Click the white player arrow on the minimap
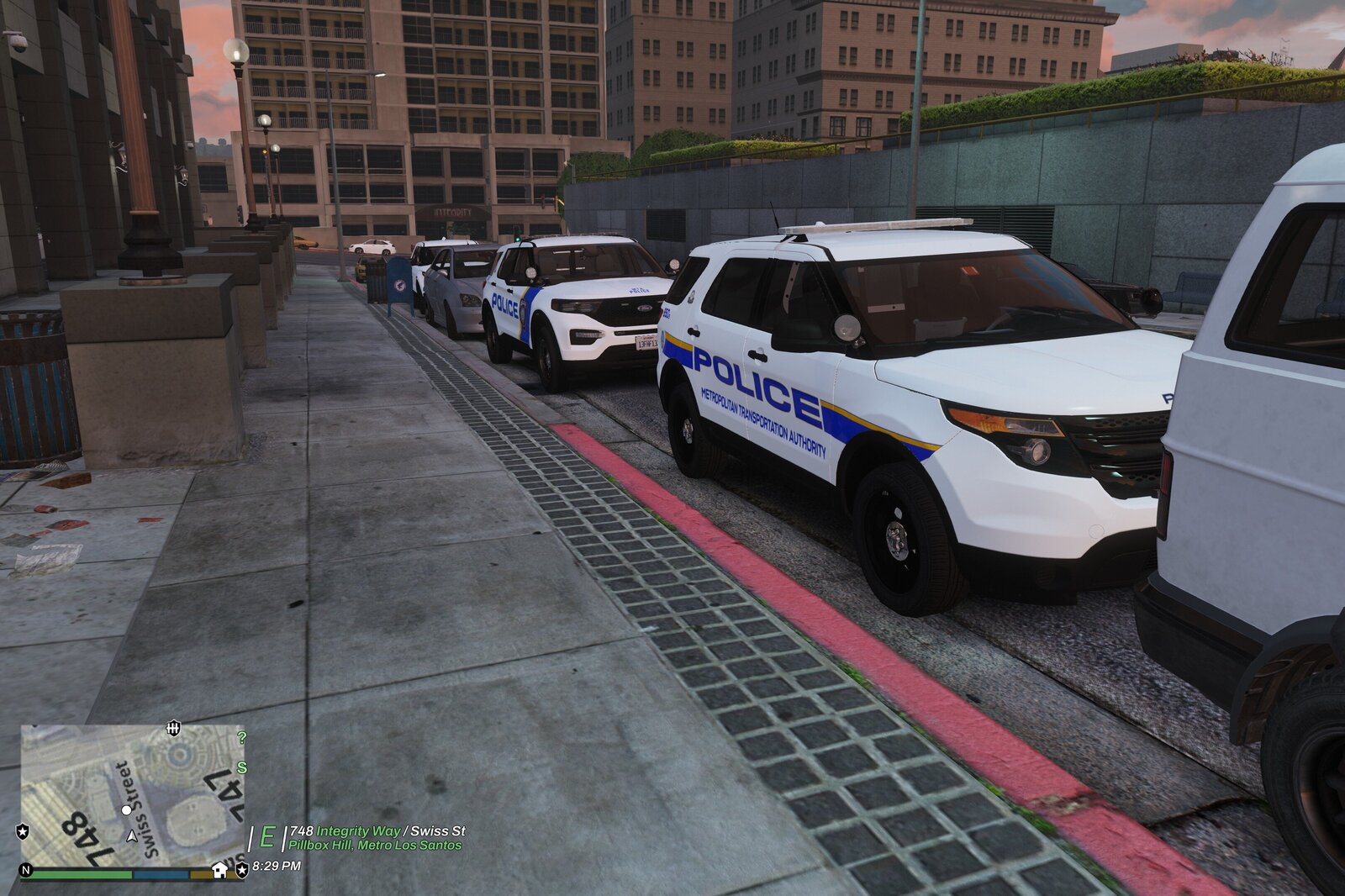Viewport: 1345px width, 896px height. pos(132,837)
